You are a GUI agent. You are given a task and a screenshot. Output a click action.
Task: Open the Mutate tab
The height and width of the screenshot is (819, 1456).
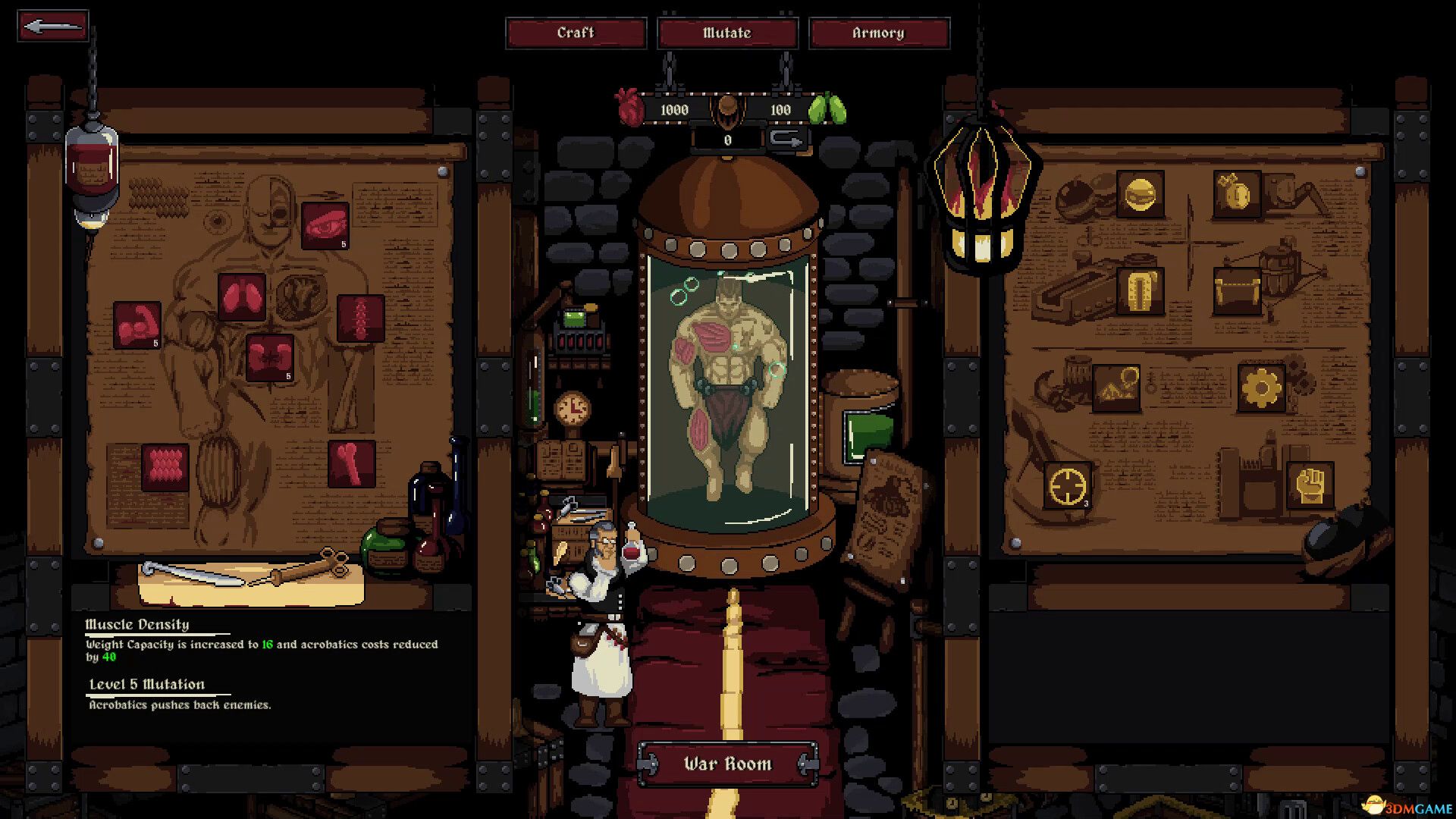coord(727,33)
